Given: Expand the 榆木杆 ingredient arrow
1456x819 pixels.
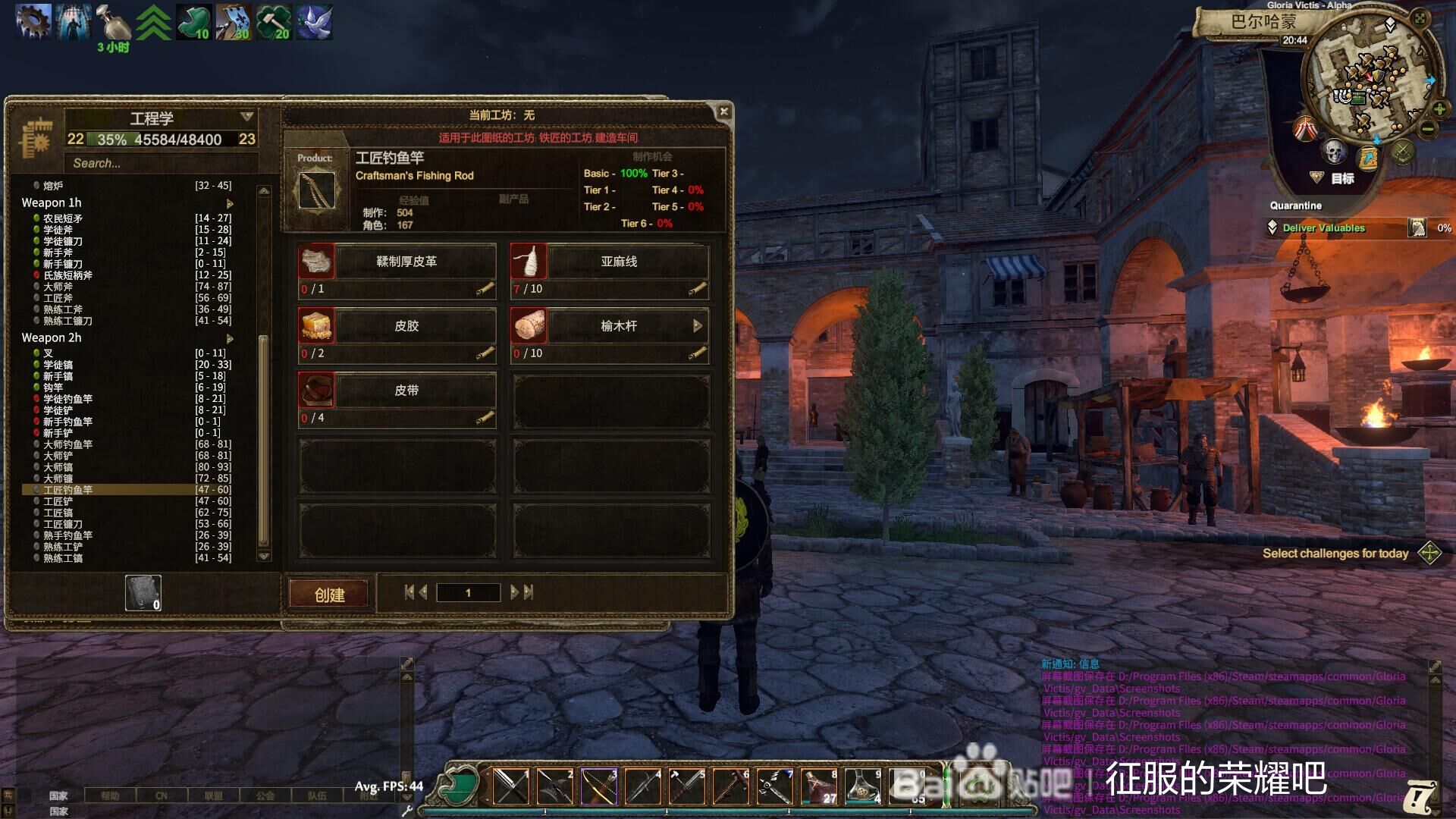Looking at the screenshot, I should (697, 325).
